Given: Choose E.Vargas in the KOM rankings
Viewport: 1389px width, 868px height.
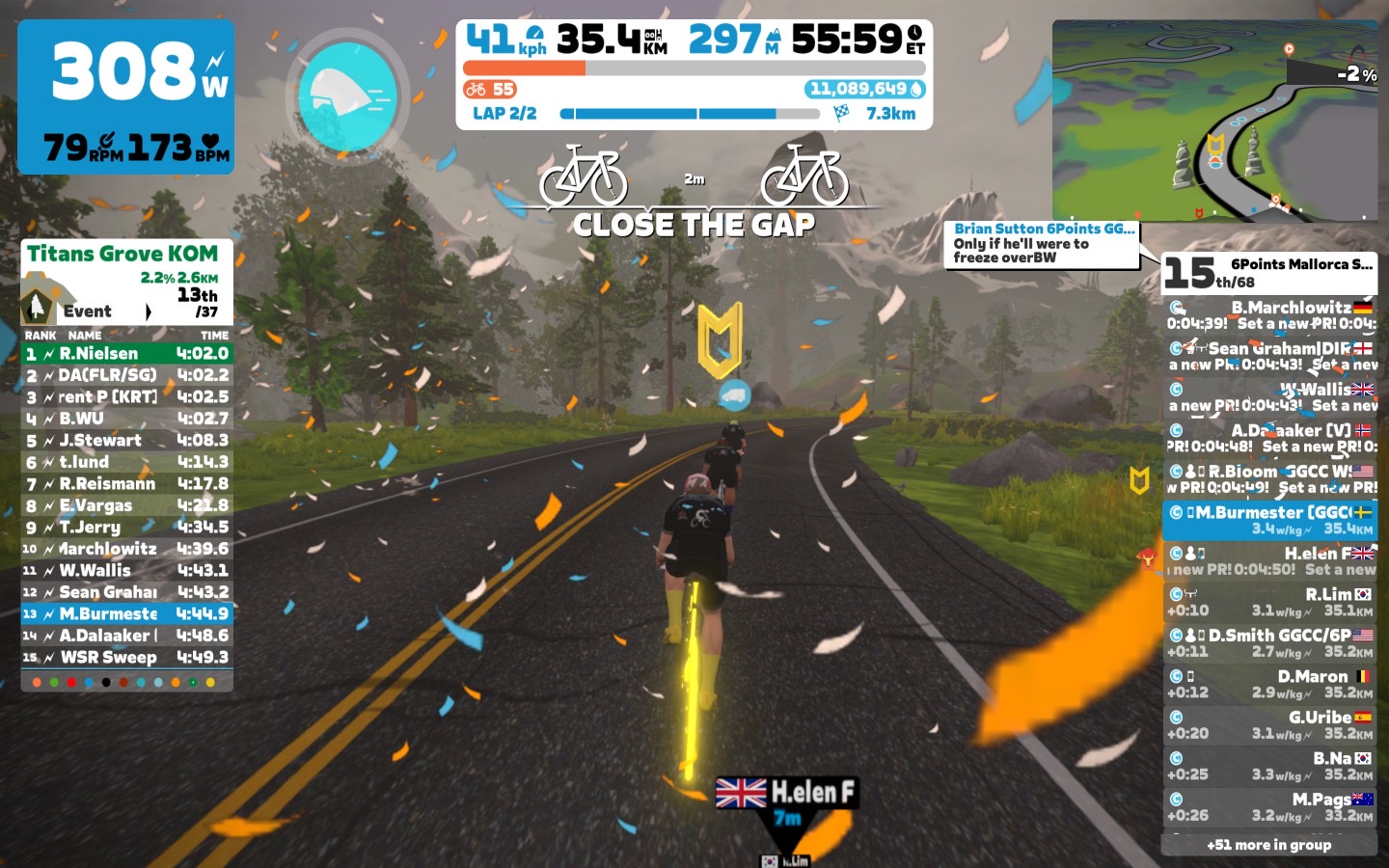Looking at the screenshot, I should [x=127, y=505].
